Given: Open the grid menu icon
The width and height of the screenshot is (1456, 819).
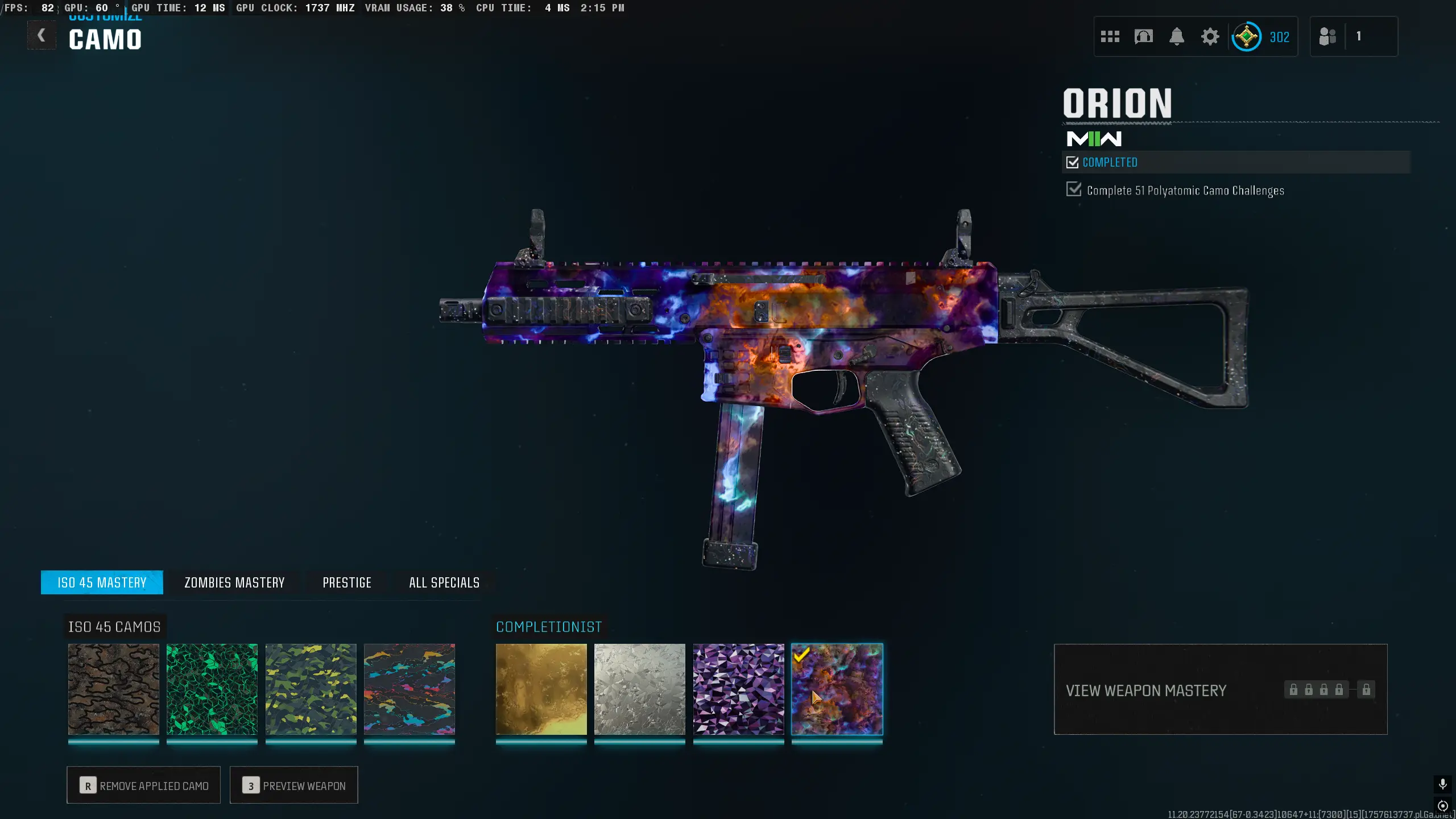Looking at the screenshot, I should (1110, 37).
